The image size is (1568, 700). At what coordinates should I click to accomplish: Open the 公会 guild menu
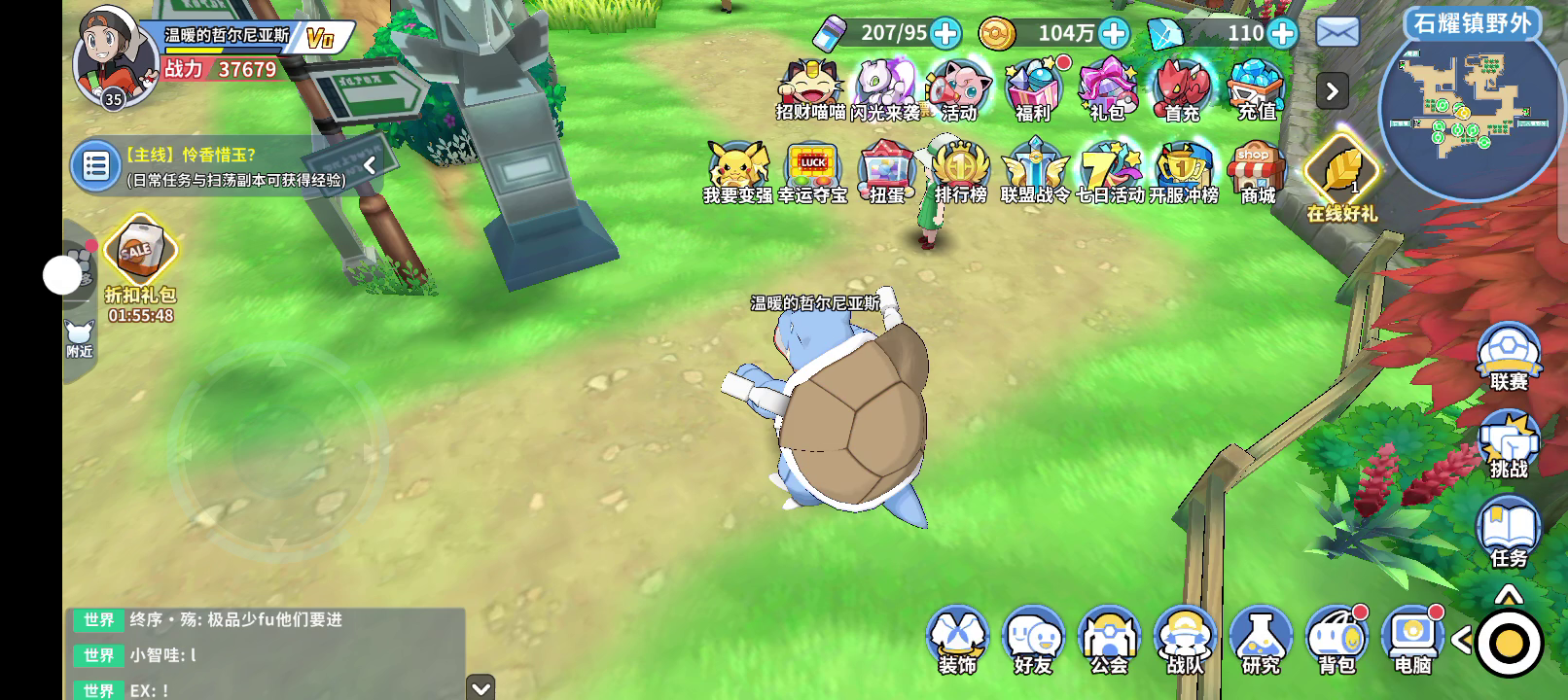click(1109, 641)
